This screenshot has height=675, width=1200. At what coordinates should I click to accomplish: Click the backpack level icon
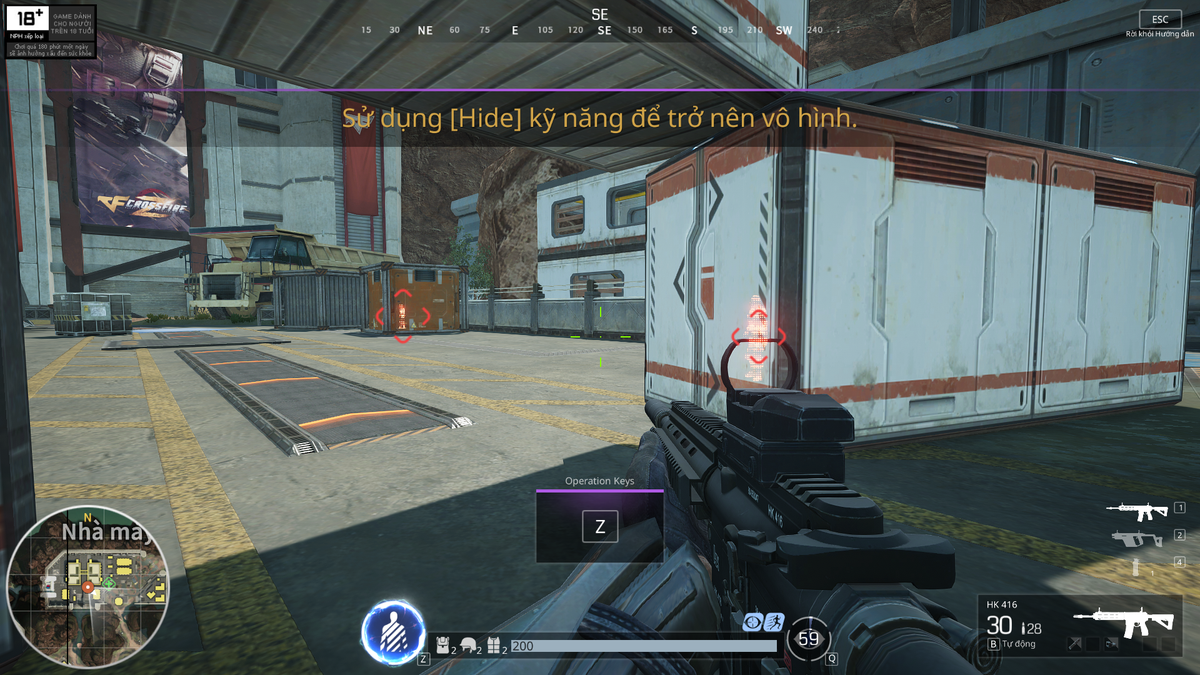442,646
